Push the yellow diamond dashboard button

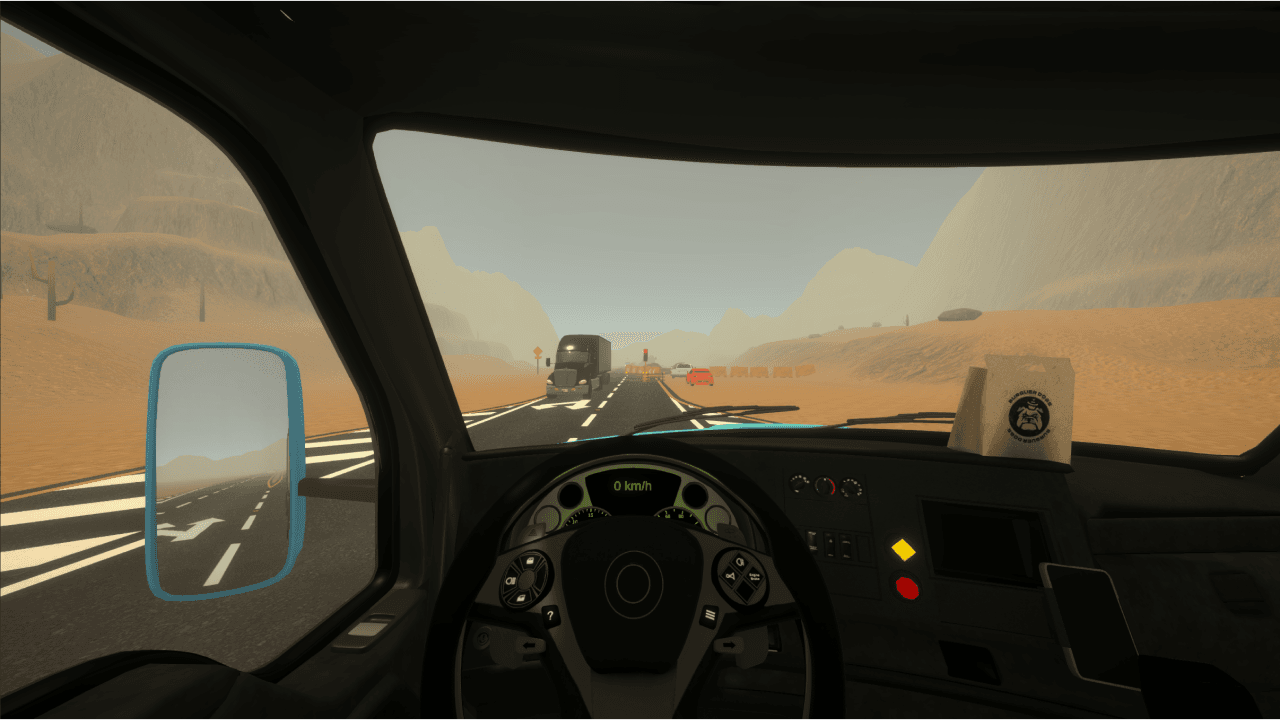click(x=904, y=549)
